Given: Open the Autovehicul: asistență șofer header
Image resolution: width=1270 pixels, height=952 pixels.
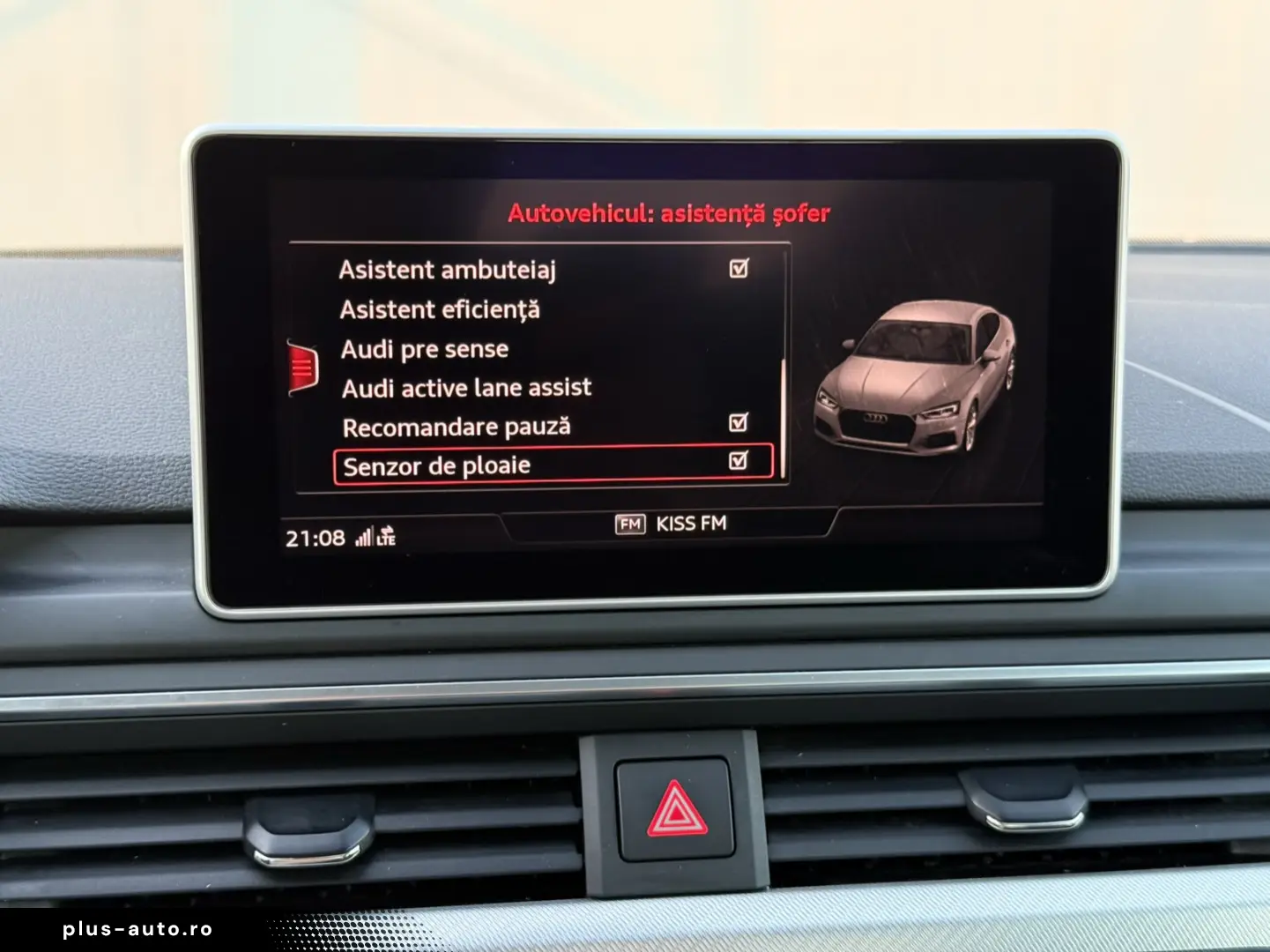Looking at the screenshot, I should point(670,212).
